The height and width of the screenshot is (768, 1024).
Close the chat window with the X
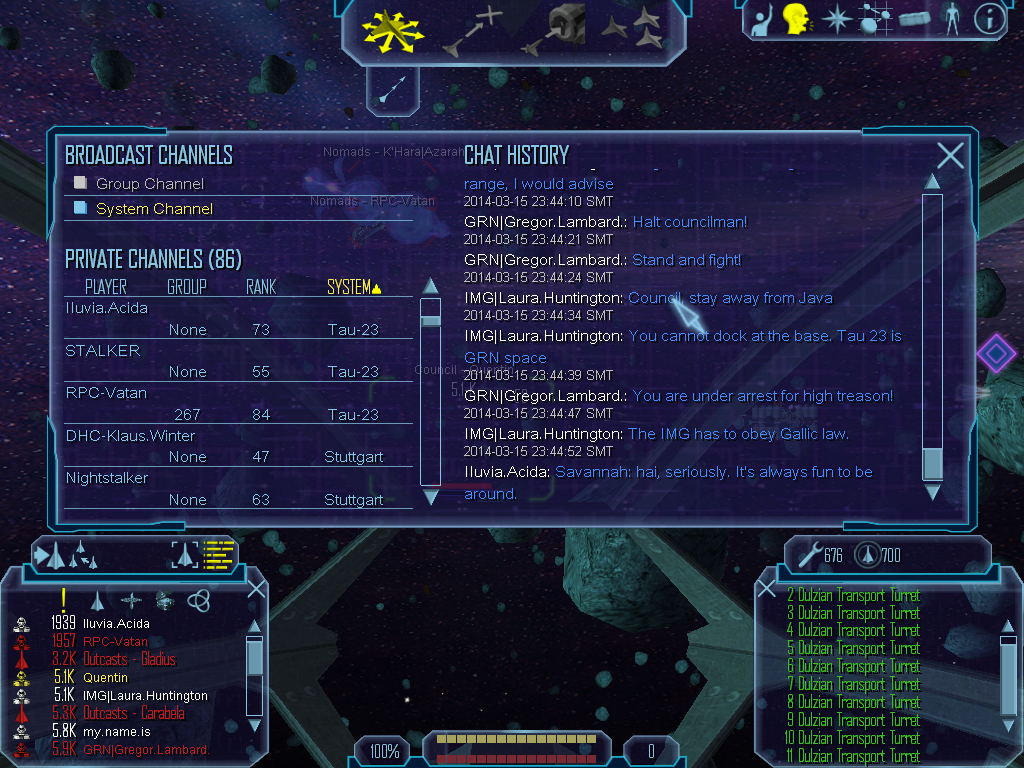pos(950,155)
